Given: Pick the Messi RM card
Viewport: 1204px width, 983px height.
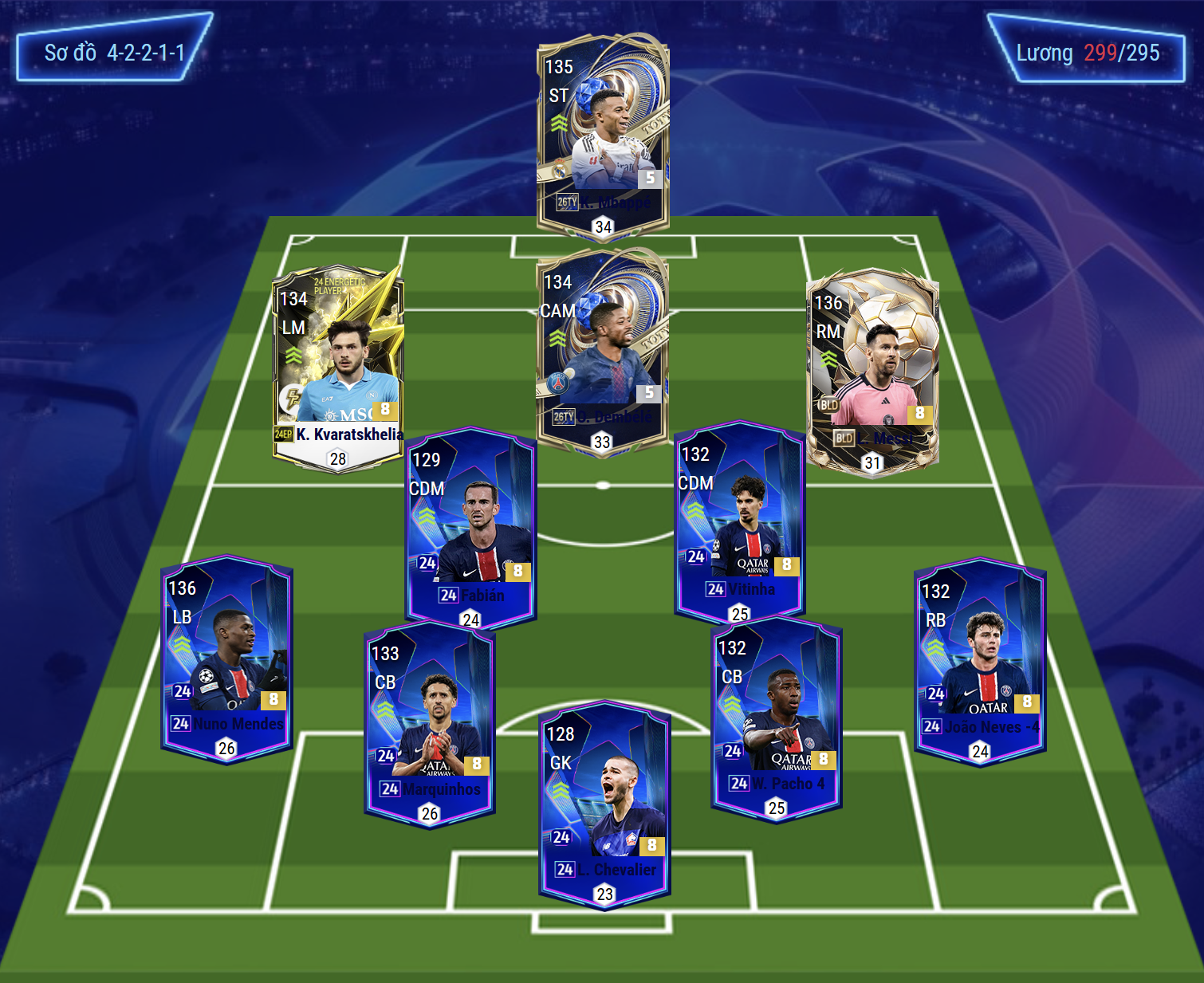Looking at the screenshot, I should tap(872, 372).
